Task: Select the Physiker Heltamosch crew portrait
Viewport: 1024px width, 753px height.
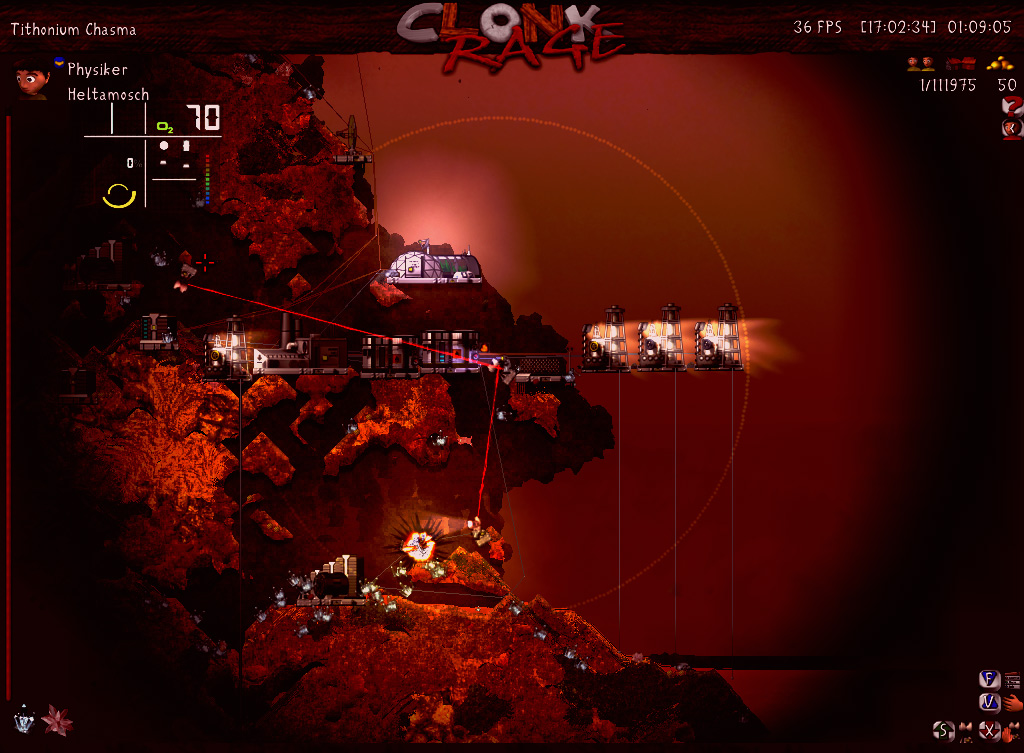Action: (33, 80)
